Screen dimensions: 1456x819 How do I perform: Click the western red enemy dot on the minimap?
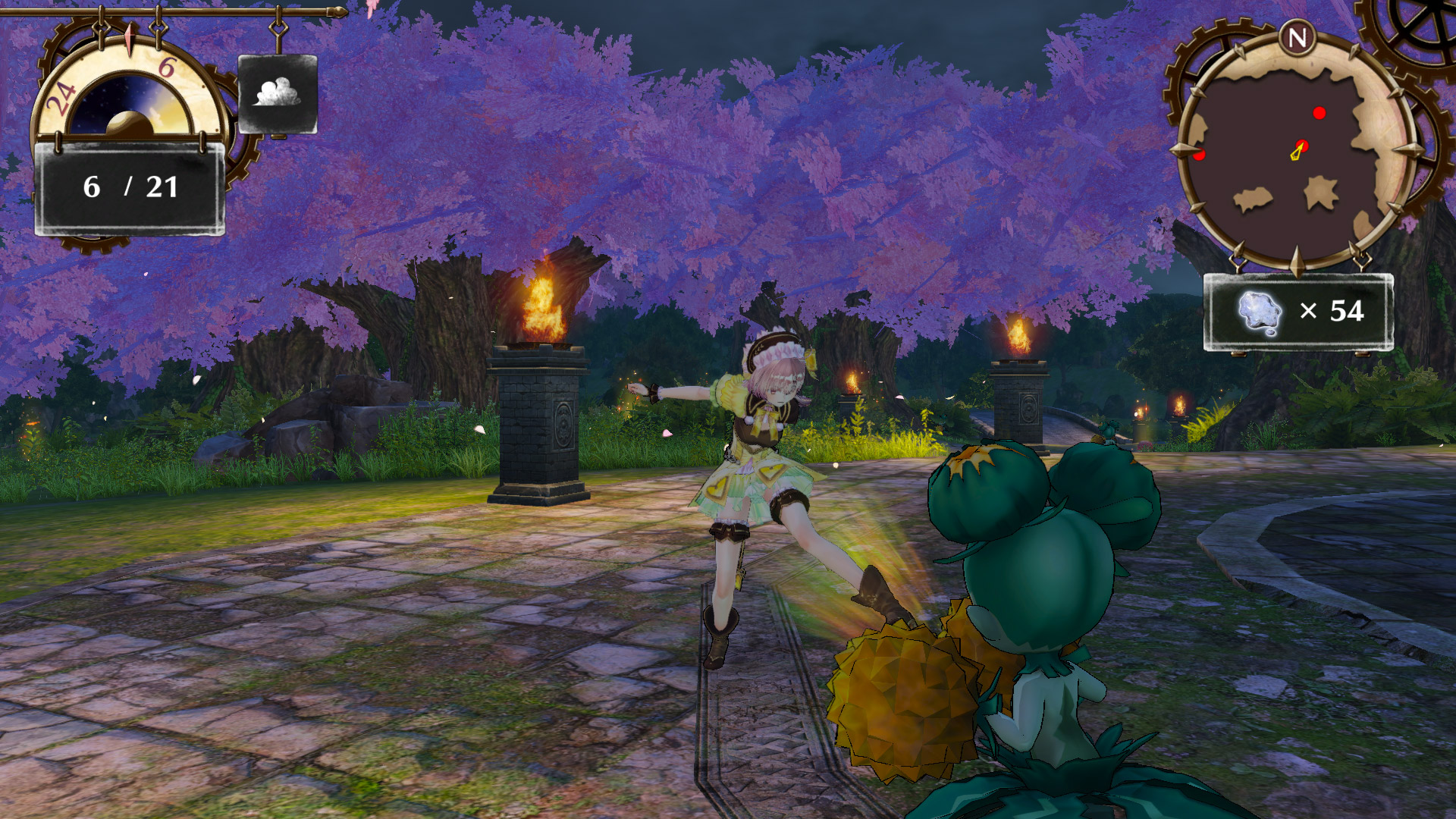point(1200,154)
